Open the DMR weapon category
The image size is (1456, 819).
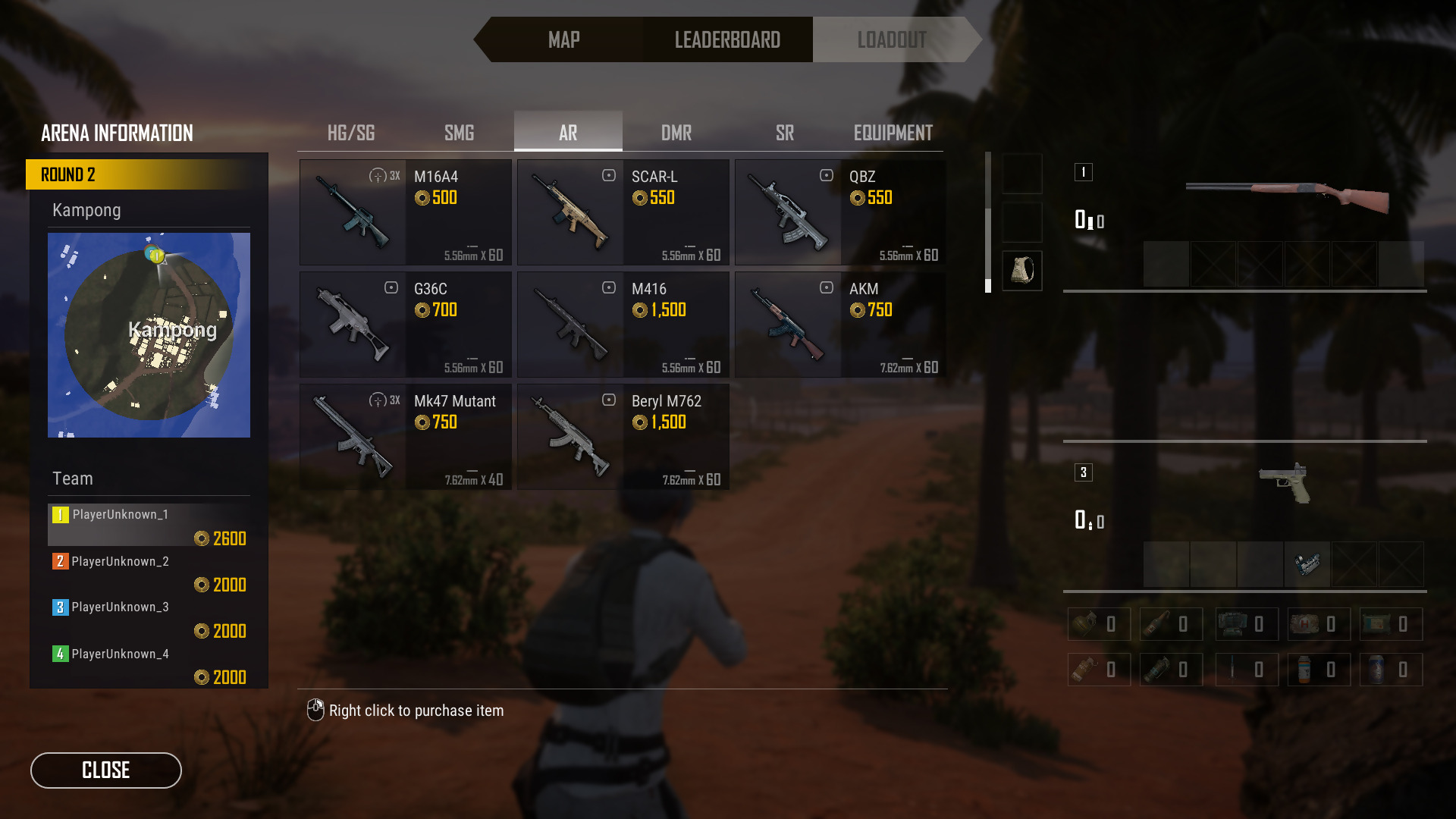click(x=676, y=133)
